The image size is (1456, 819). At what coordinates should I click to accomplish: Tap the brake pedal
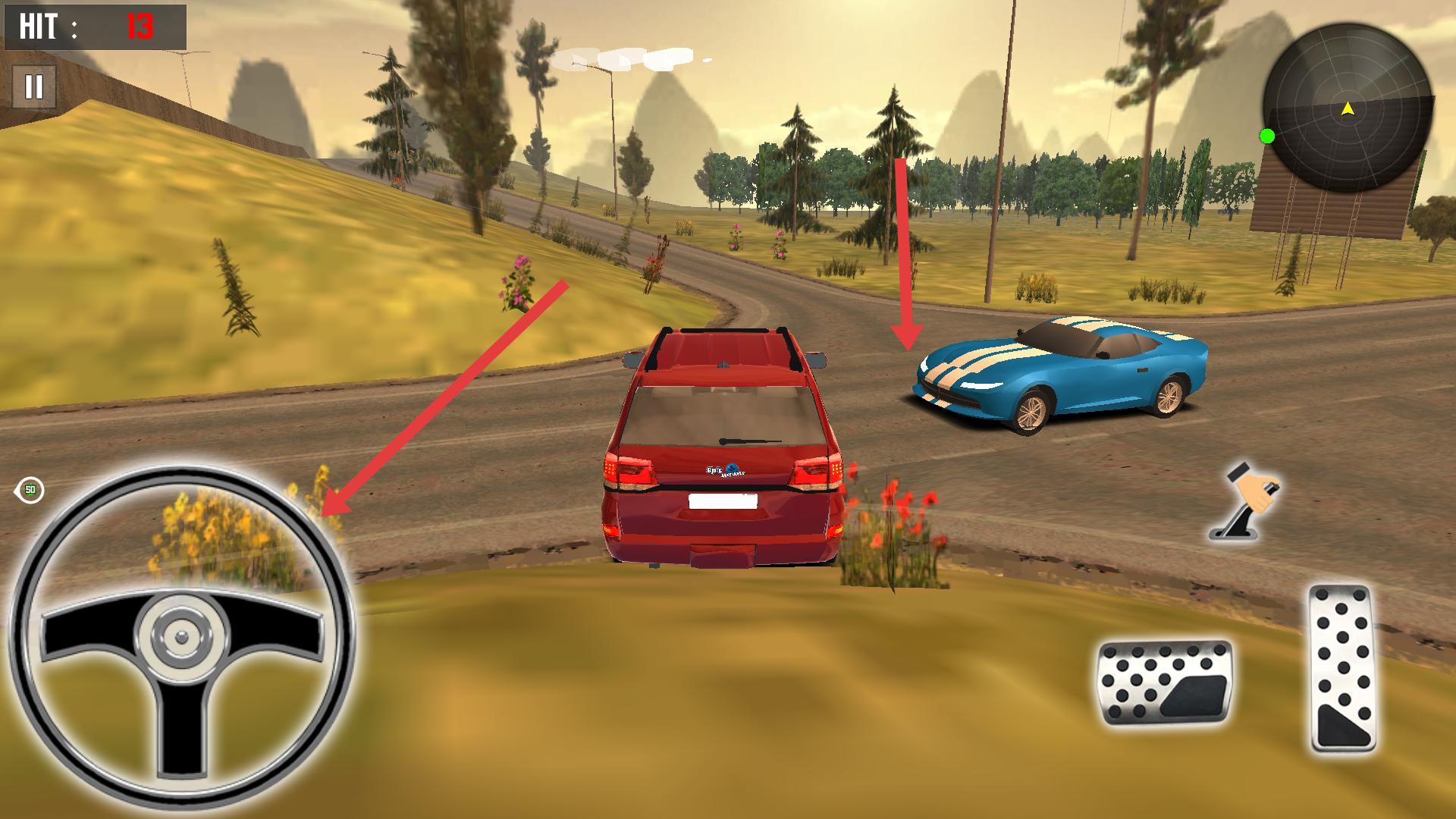[x=1165, y=682]
